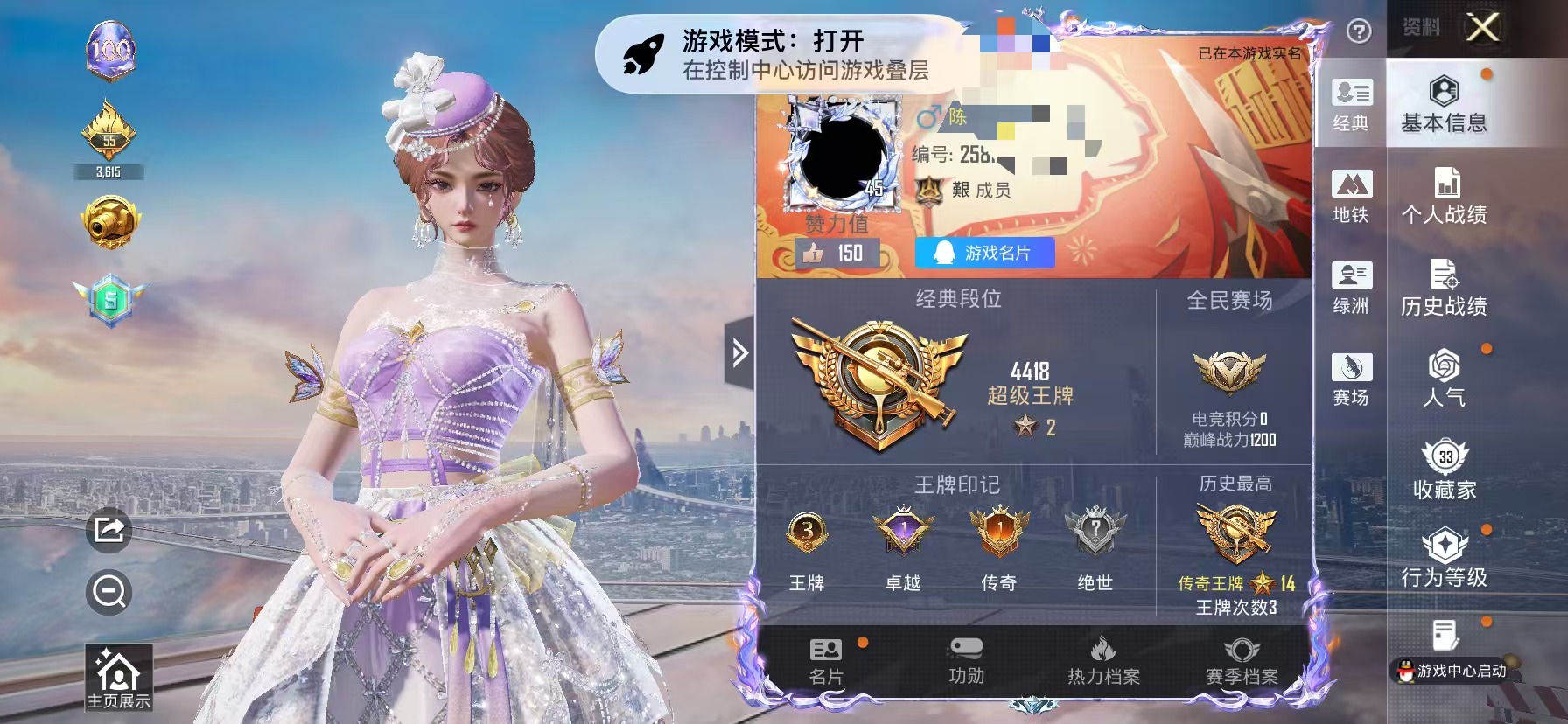Switch to the 地铁 tab
The height and width of the screenshot is (724, 1568).
click(x=1353, y=197)
